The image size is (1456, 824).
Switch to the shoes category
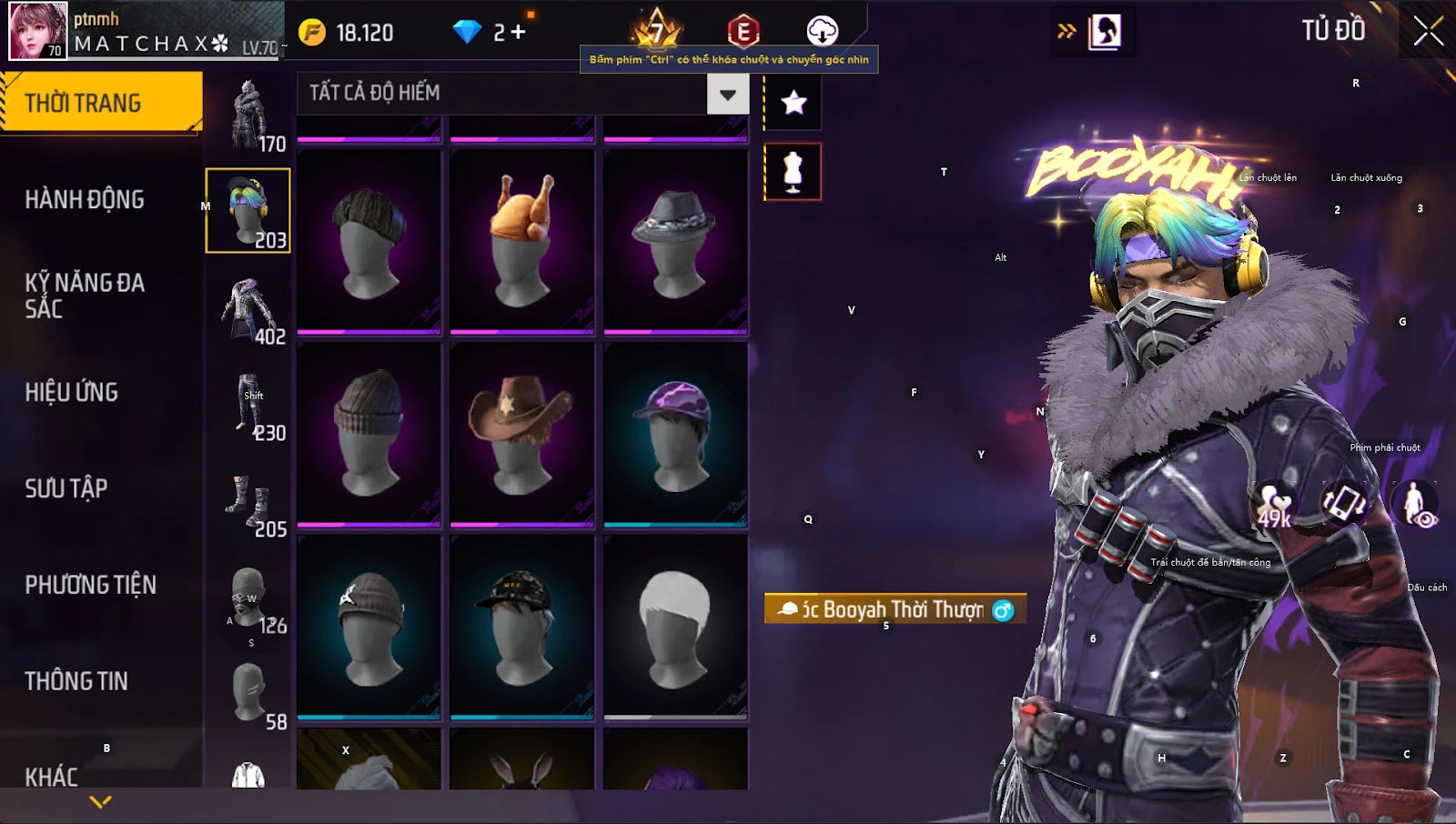pos(248,501)
